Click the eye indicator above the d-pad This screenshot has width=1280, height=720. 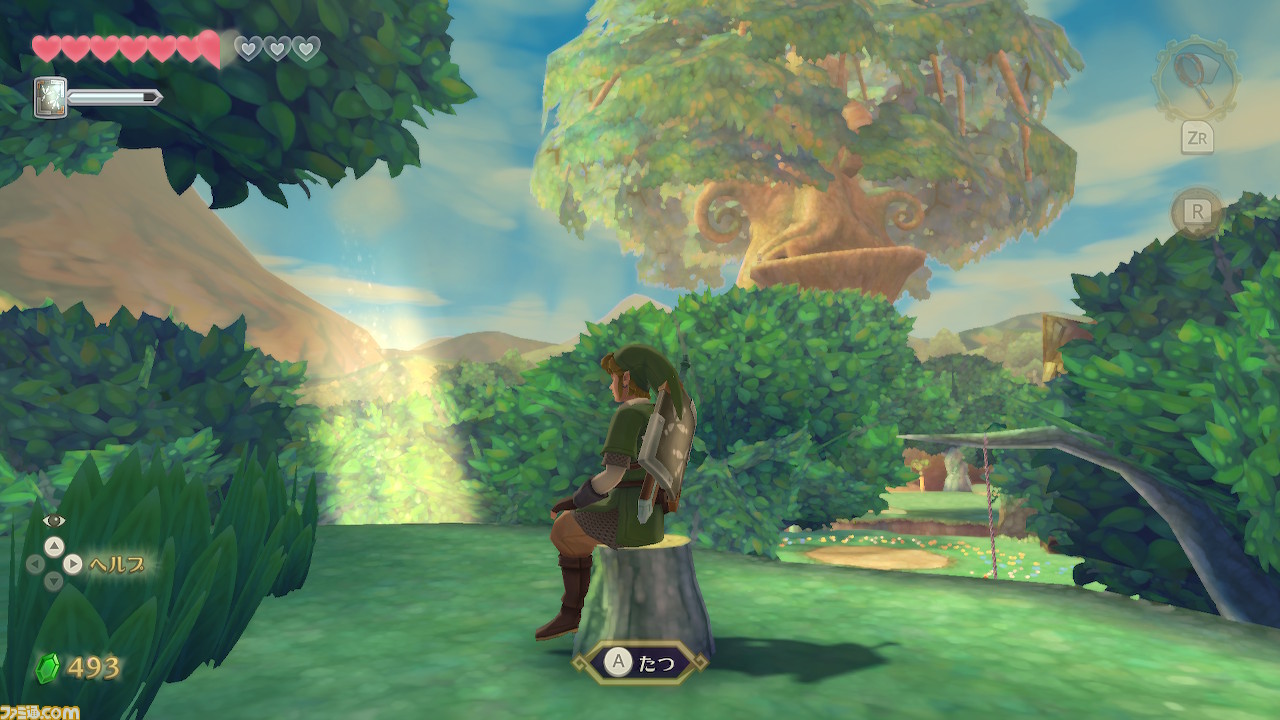pos(53,520)
